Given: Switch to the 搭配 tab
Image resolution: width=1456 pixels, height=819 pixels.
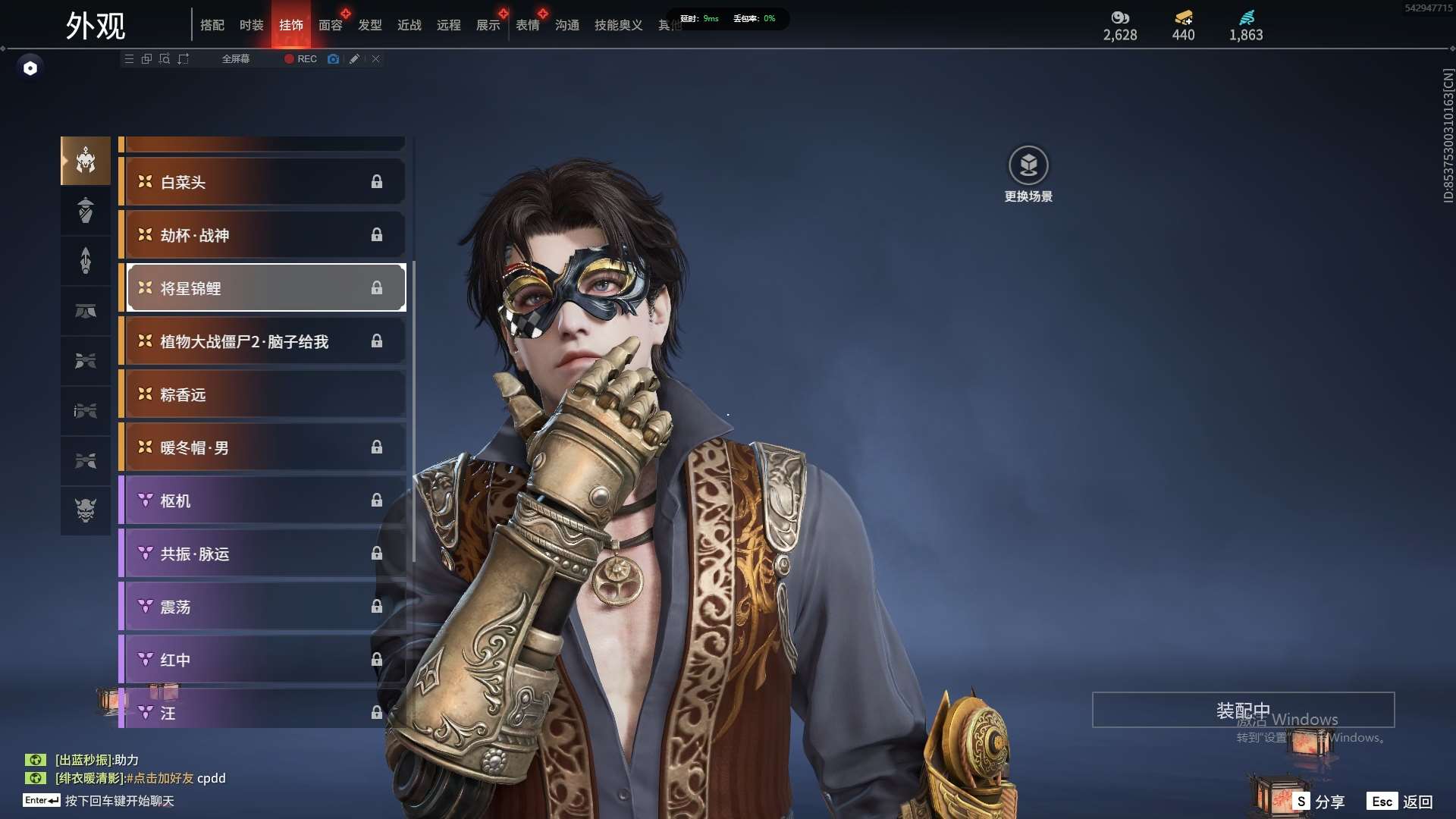Looking at the screenshot, I should [x=212, y=25].
